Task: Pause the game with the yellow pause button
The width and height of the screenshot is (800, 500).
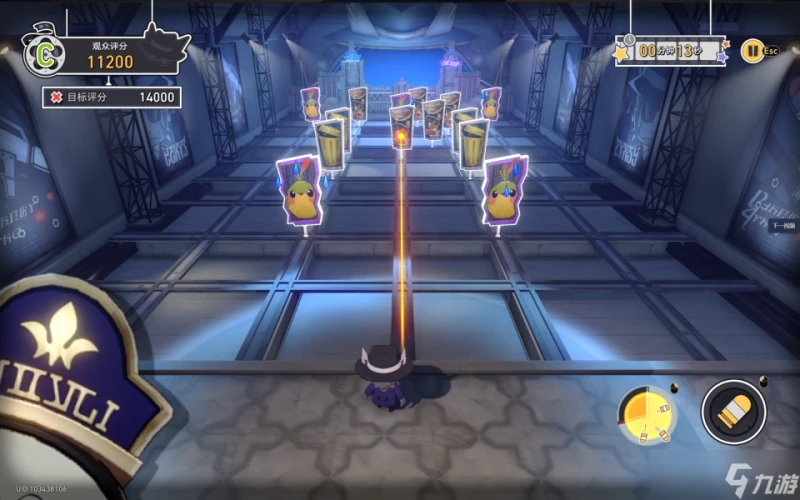Action: coord(750,48)
